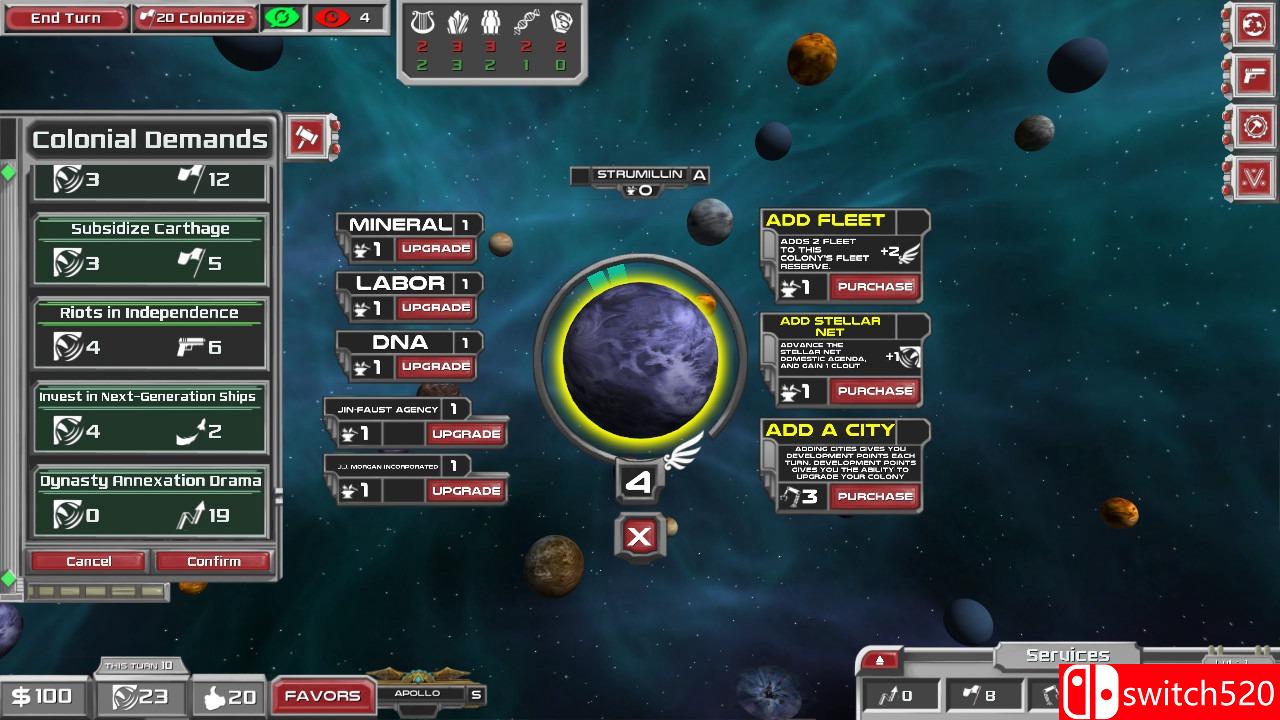The image size is (1280, 720).
Task: Click the gavel icon beside Colonial Demands
Action: [307, 137]
